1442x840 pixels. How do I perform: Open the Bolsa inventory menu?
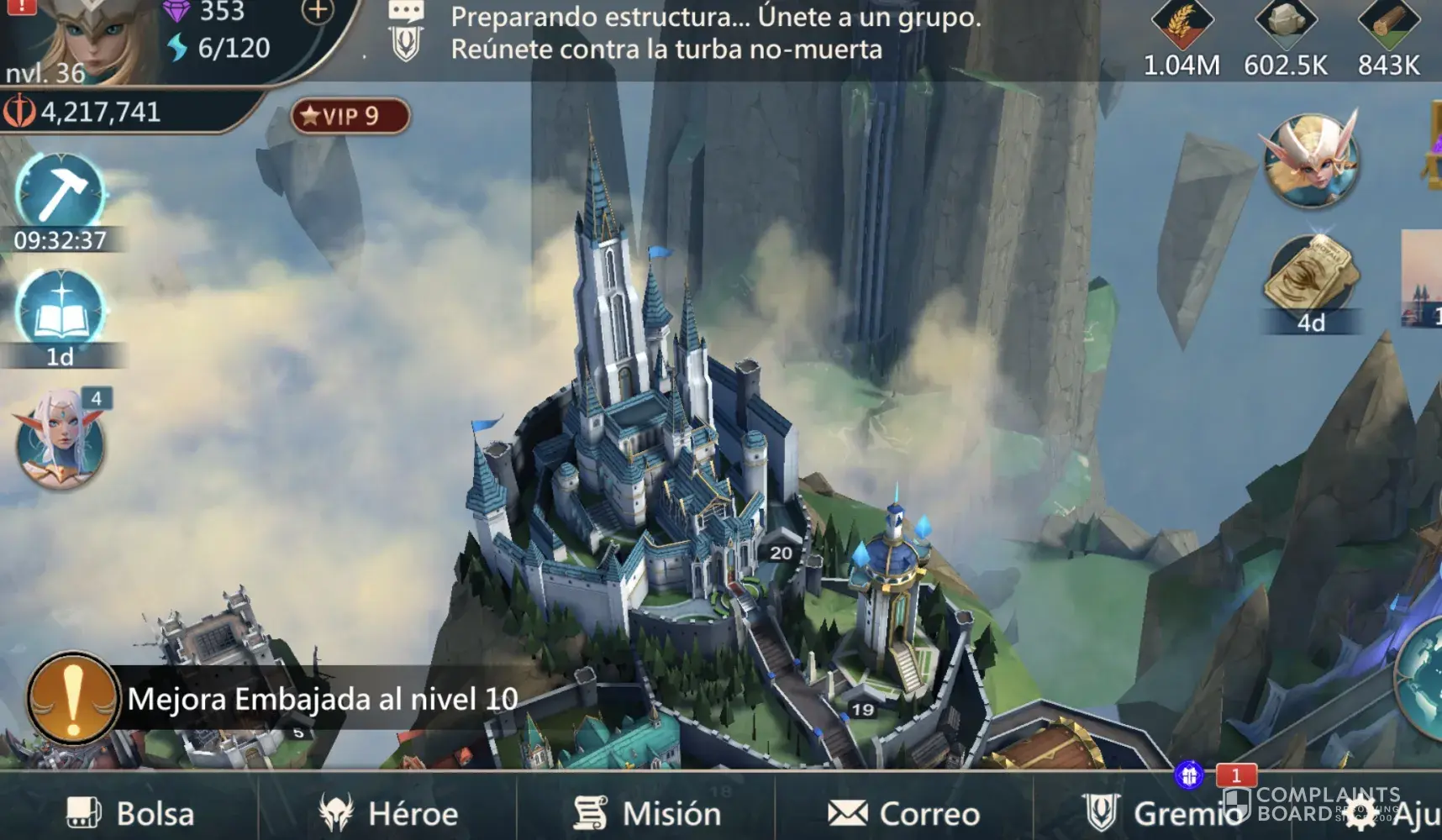[131, 813]
